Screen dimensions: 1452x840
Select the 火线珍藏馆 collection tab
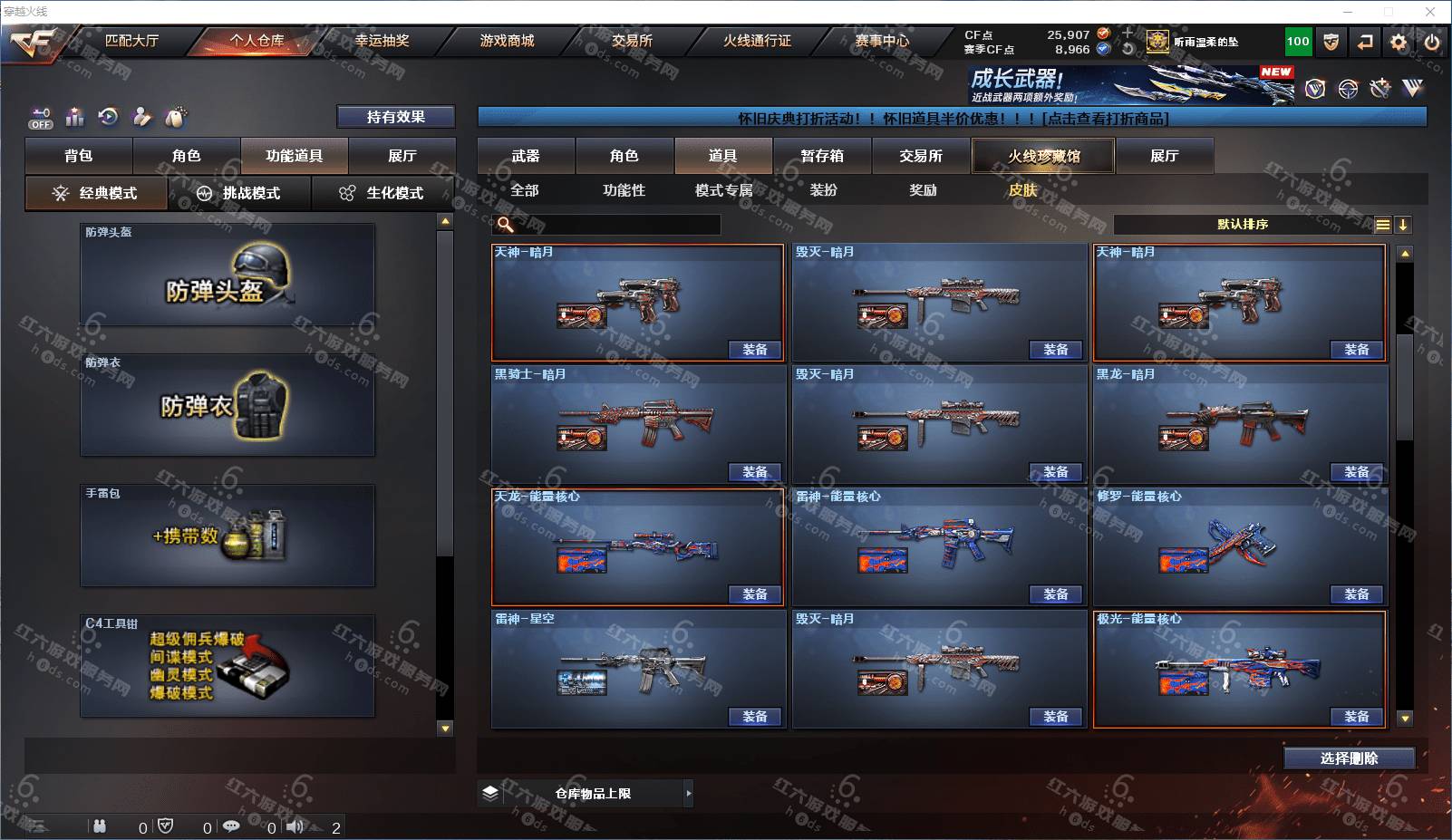(1043, 156)
